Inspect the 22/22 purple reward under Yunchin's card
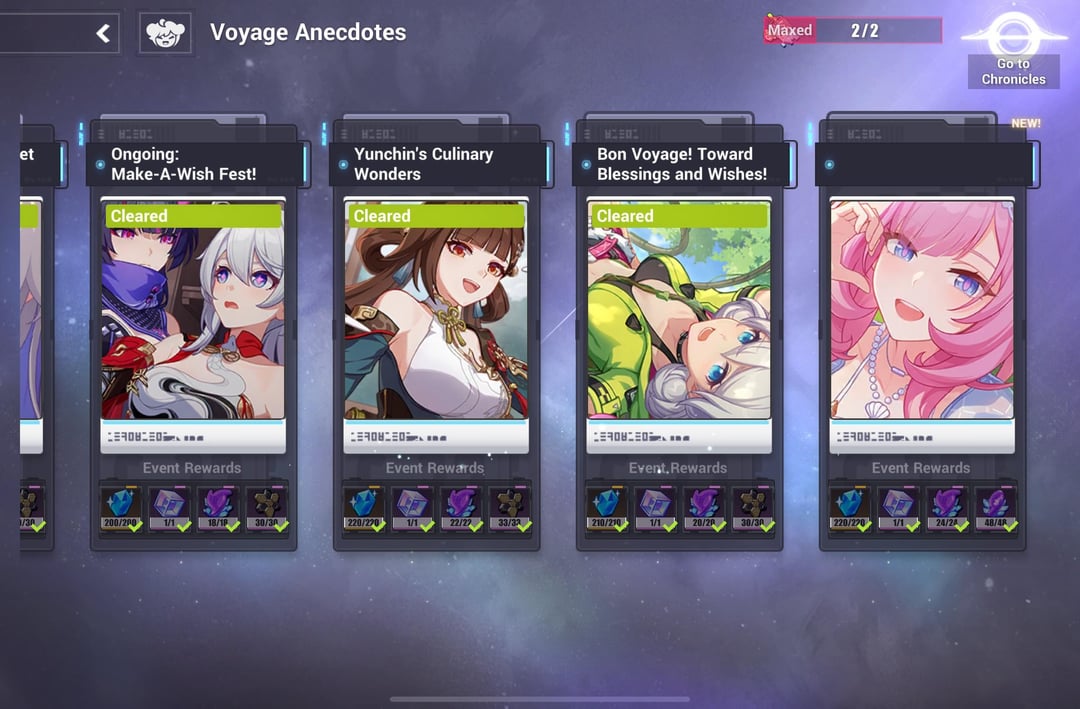 point(461,508)
